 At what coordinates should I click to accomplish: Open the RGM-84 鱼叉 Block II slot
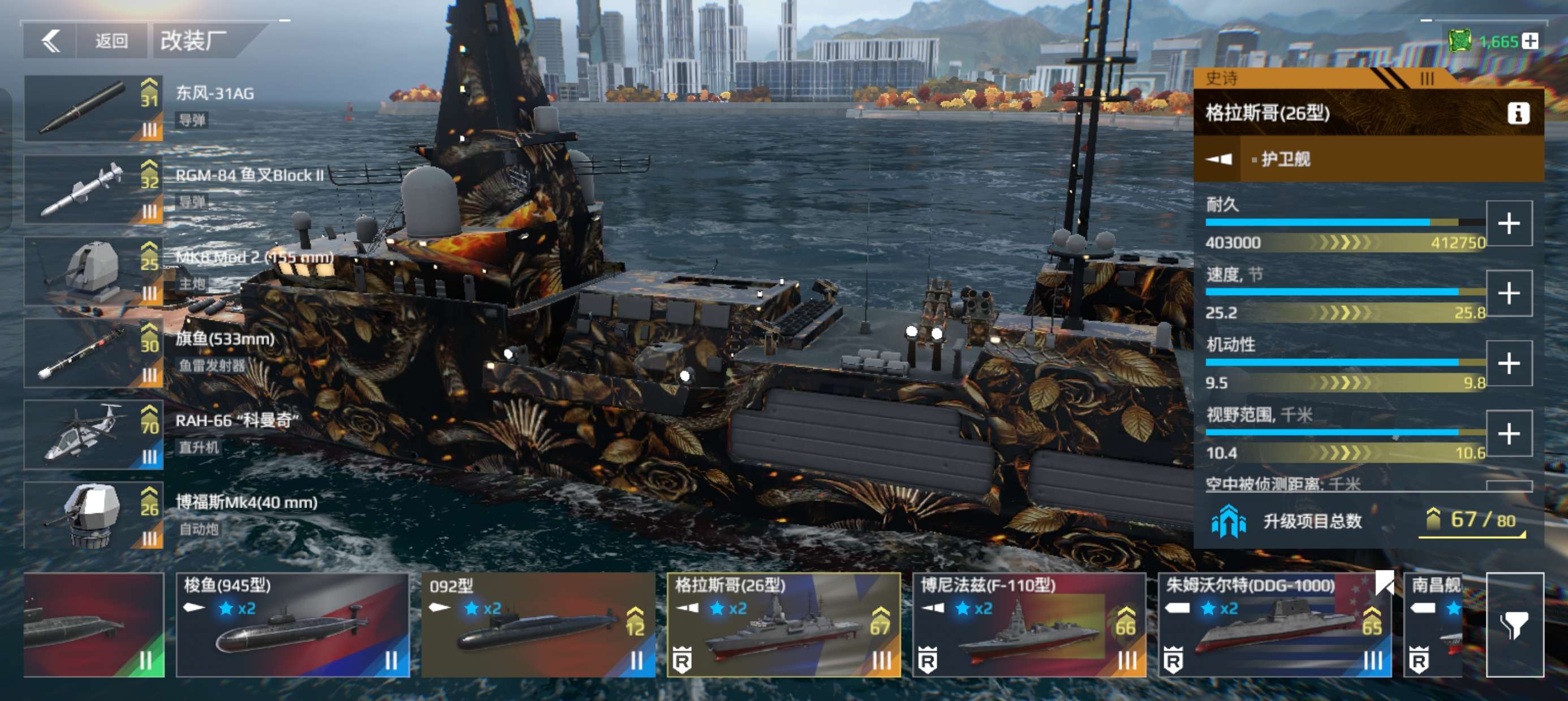pos(94,190)
